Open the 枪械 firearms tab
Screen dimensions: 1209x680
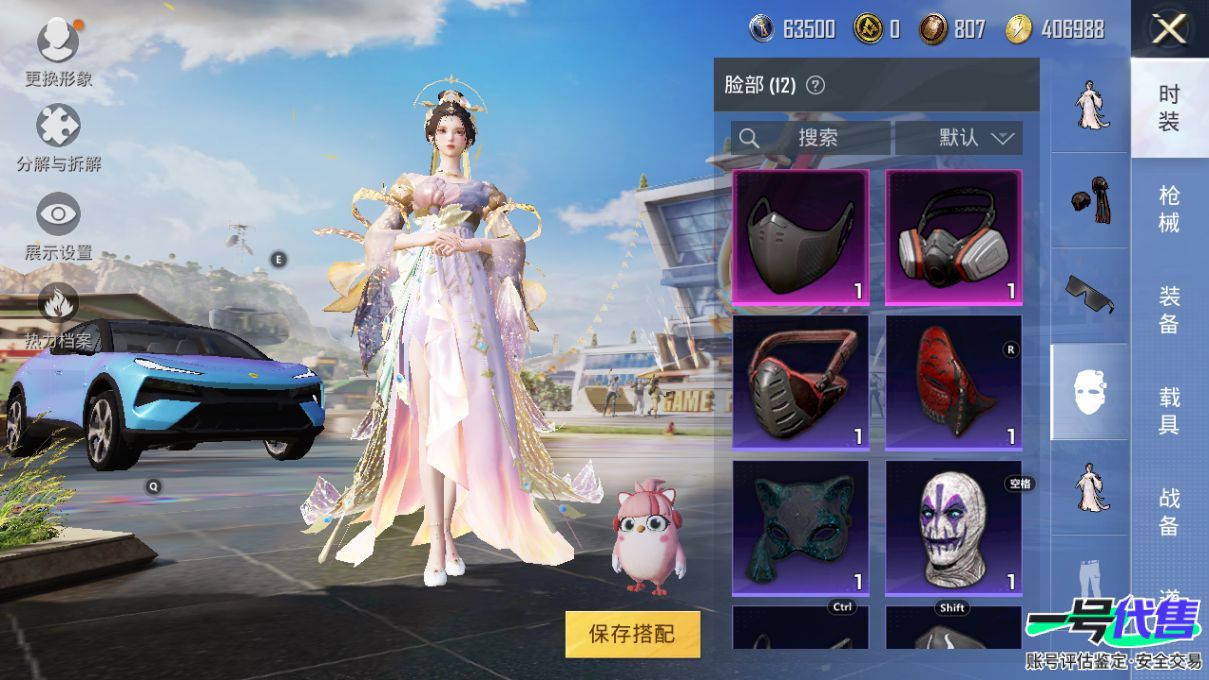[x=1169, y=208]
